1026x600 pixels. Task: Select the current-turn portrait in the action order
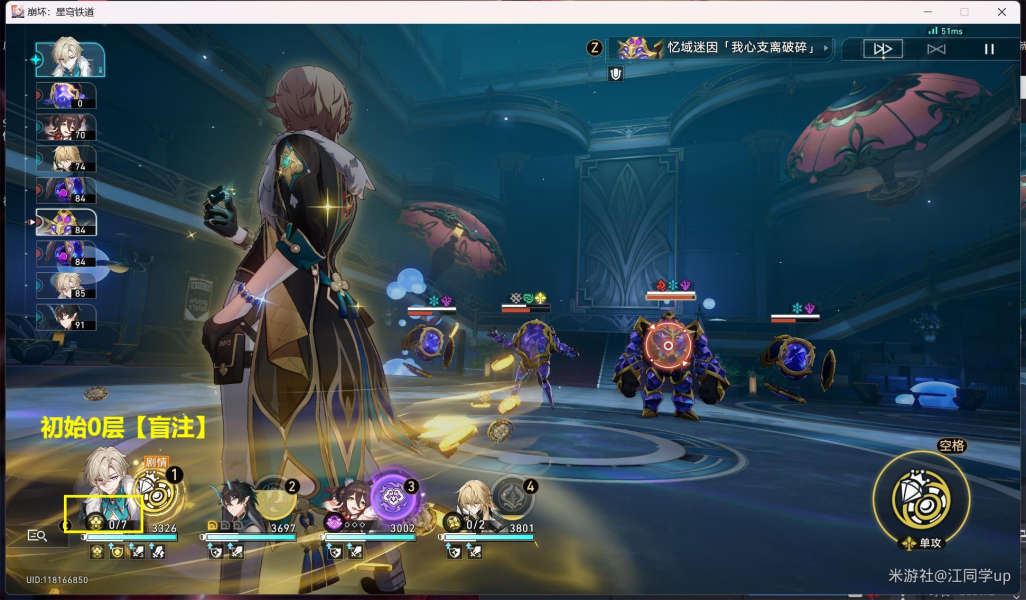[x=69, y=60]
